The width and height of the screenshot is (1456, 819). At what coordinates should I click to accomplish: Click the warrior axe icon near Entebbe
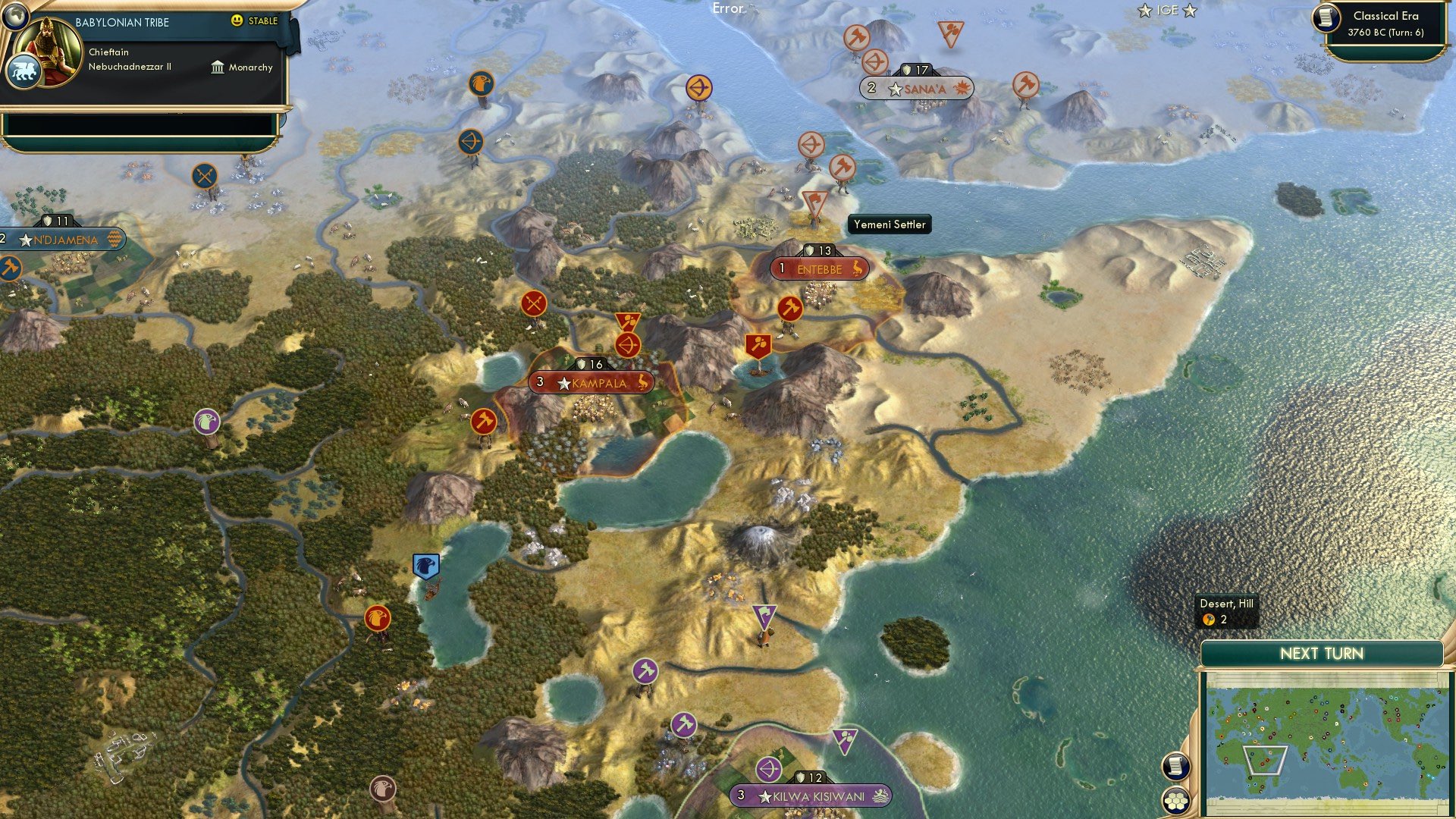[x=789, y=308]
